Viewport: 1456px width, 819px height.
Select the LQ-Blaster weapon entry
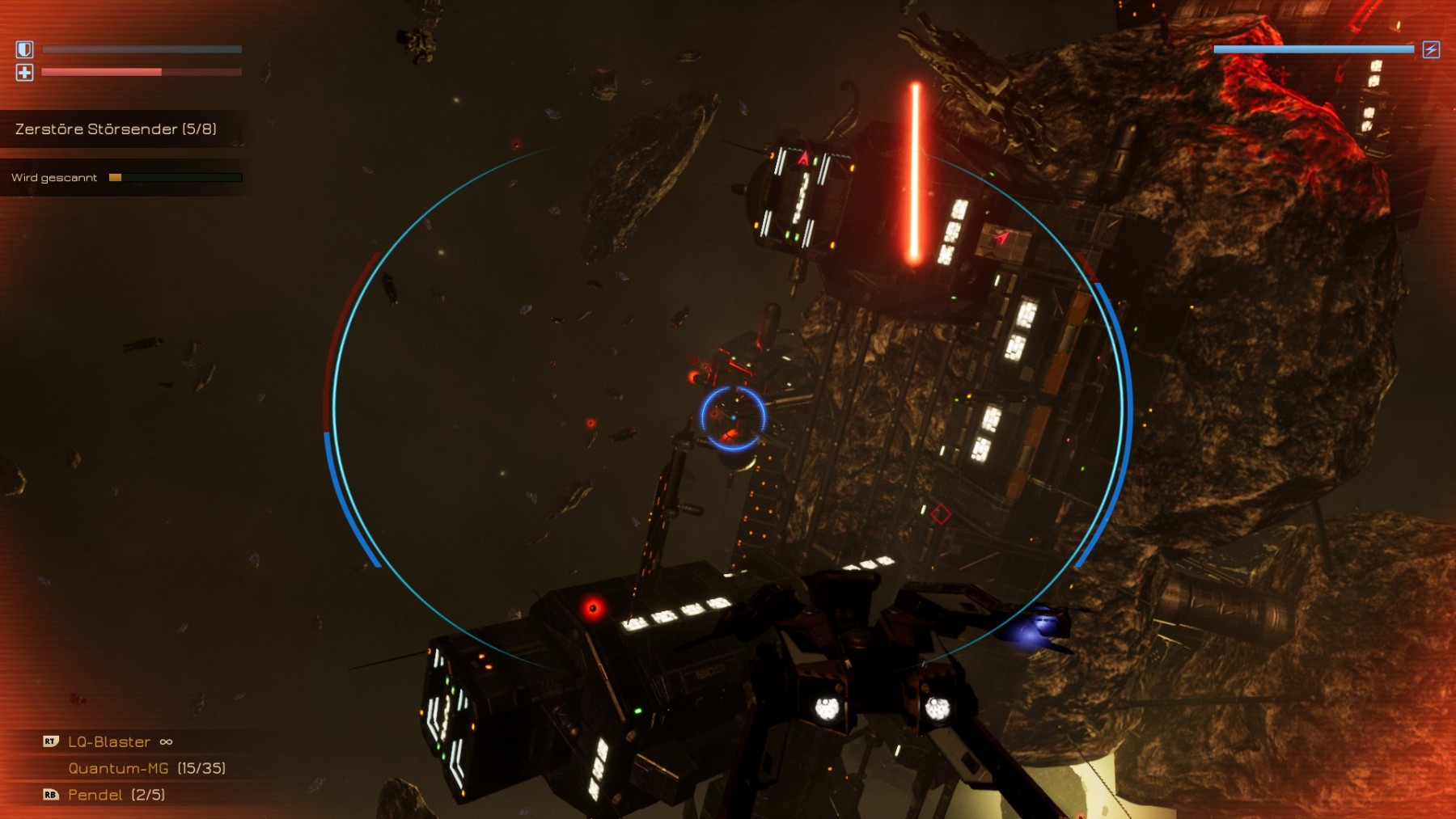[x=109, y=741]
